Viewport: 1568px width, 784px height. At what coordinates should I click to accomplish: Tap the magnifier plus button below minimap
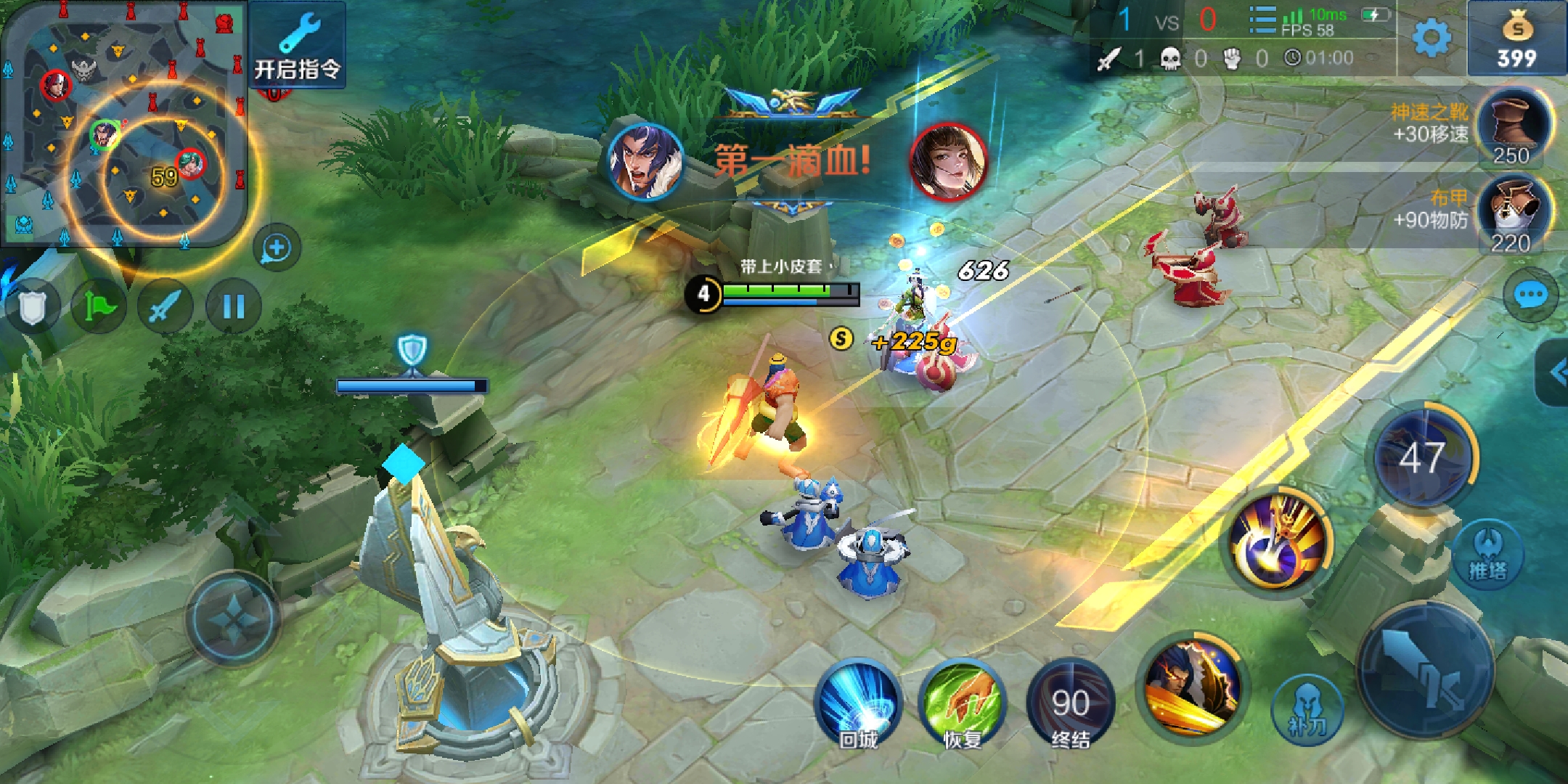[277, 248]
